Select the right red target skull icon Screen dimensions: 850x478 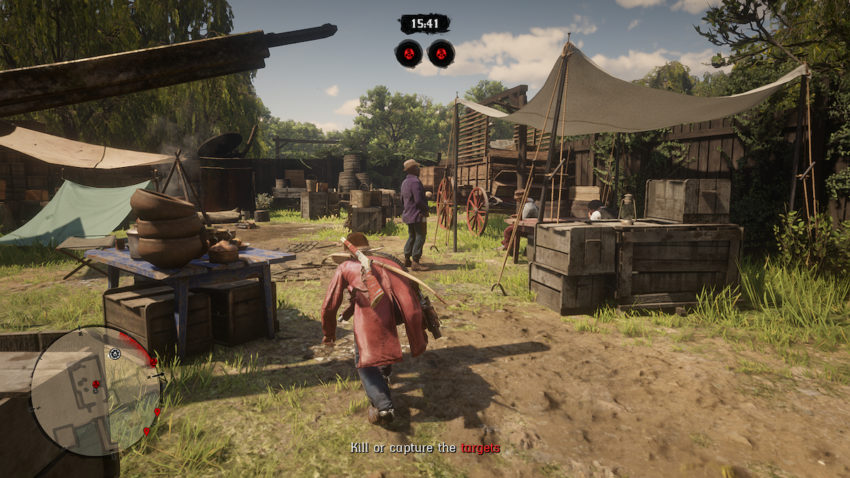click(x=441, y=53)
